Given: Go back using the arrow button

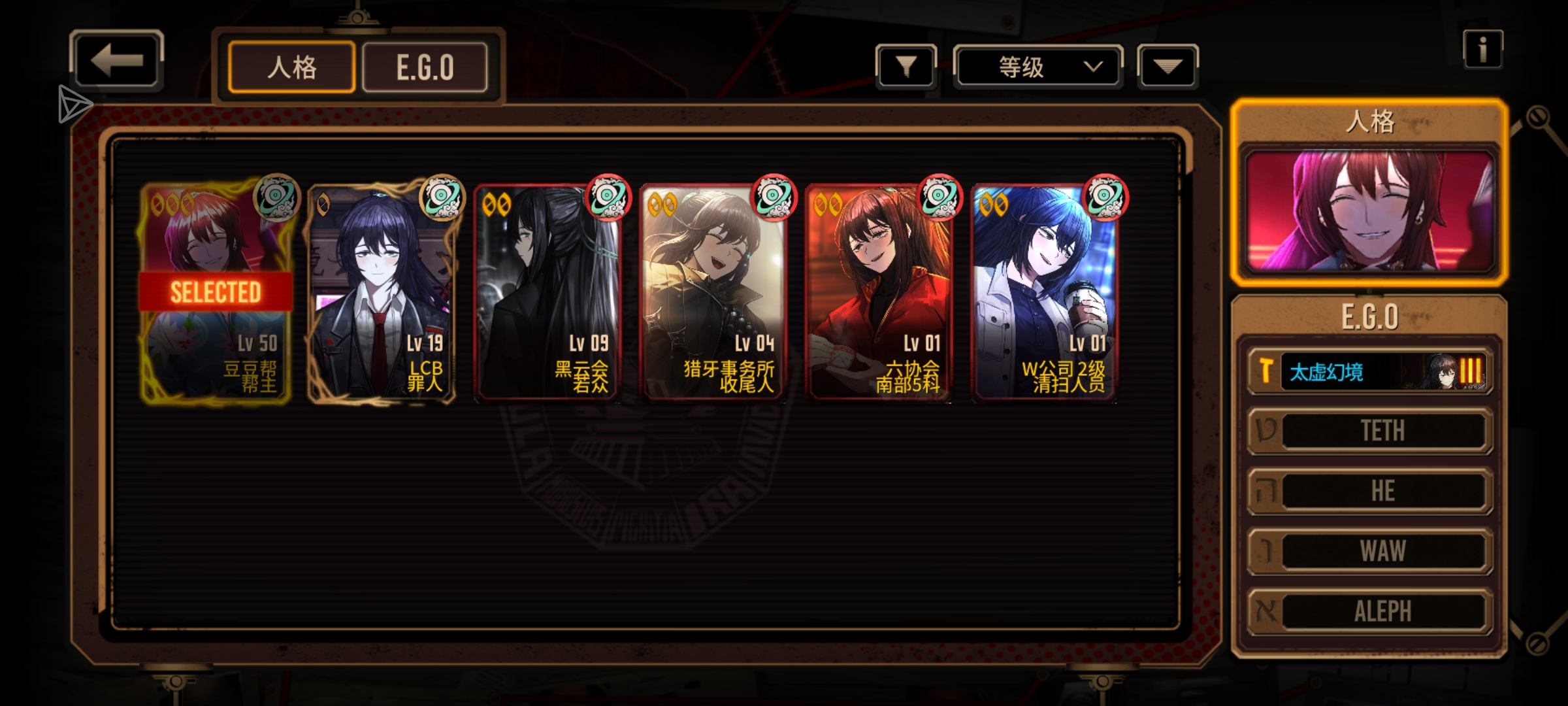Looking at the screenshot, I should tap(116, 61).
